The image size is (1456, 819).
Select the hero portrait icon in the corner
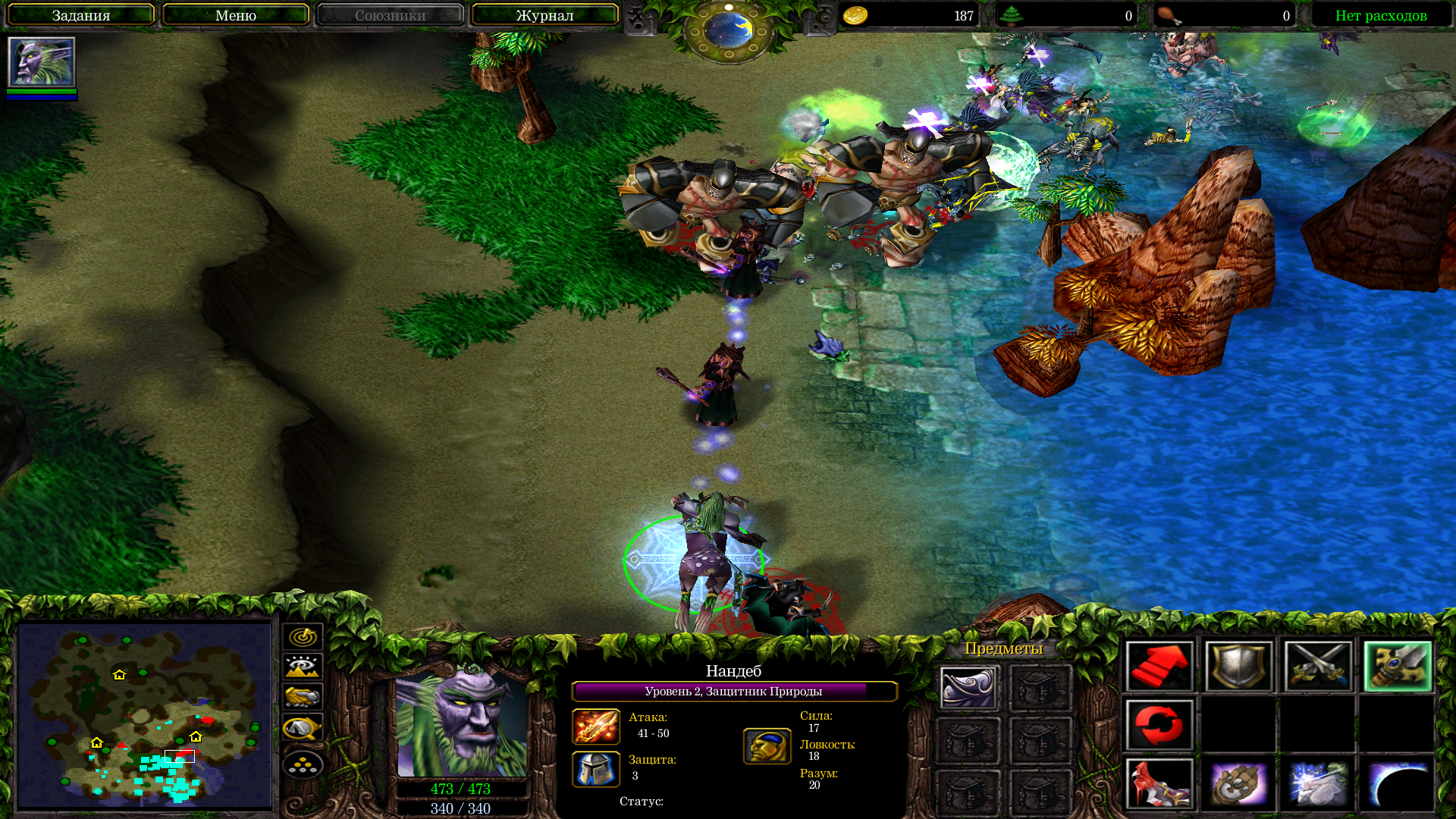[42, 62]
